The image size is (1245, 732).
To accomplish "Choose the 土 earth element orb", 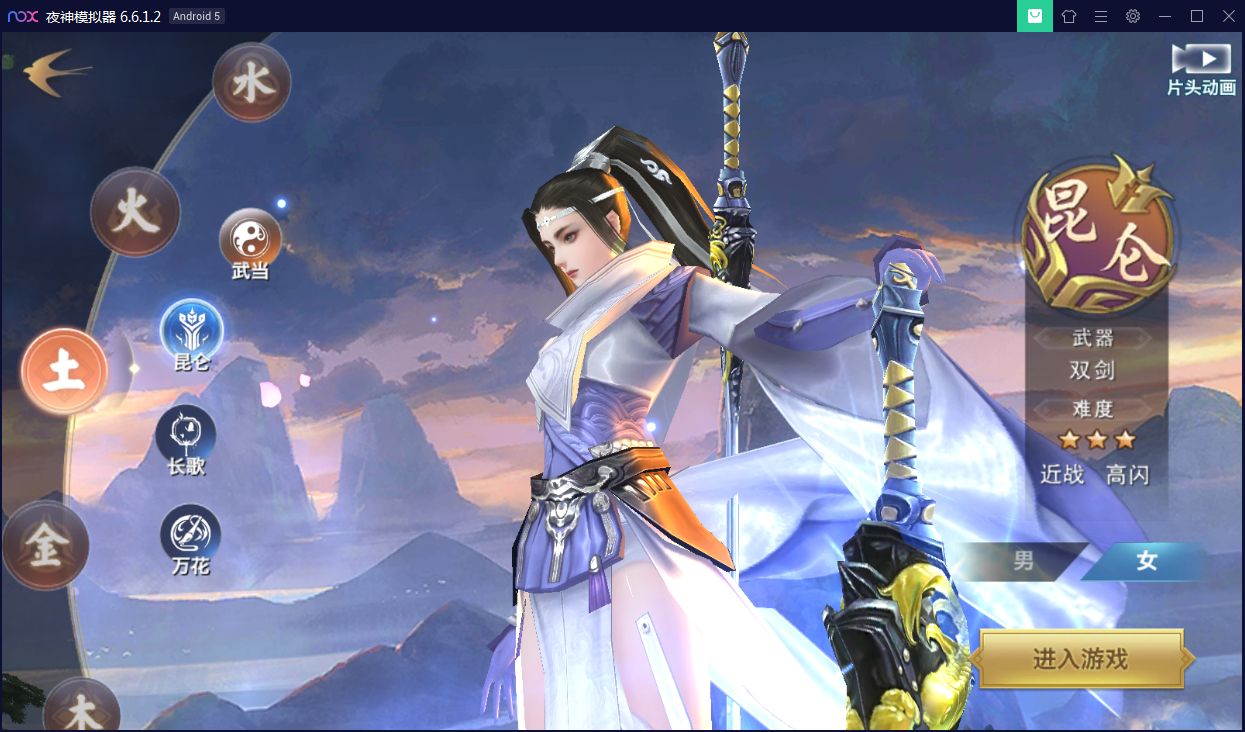I will coord(65,371).
